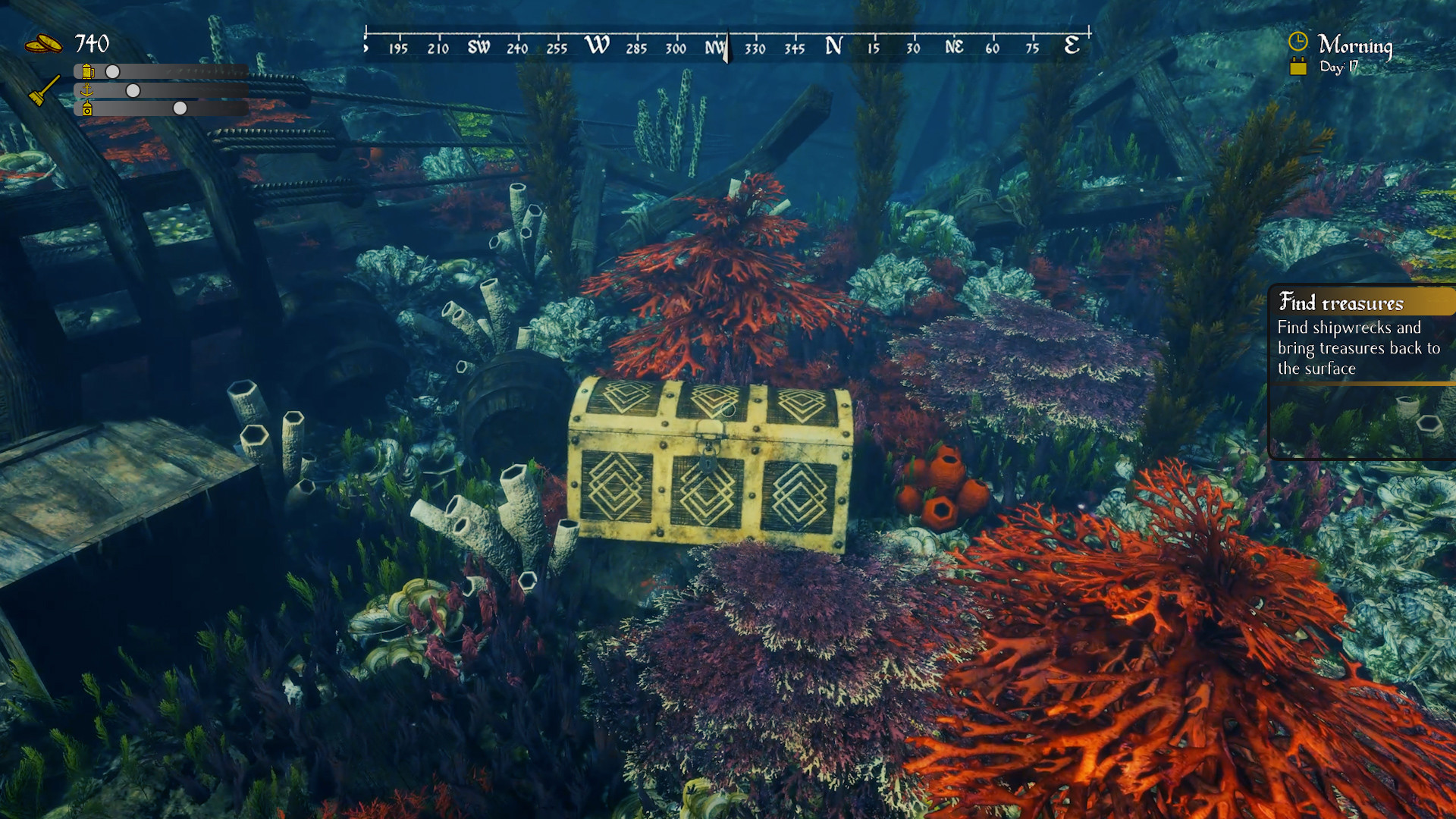
Task: Toggle the beer supply slider knob
Action: point(112,72)
